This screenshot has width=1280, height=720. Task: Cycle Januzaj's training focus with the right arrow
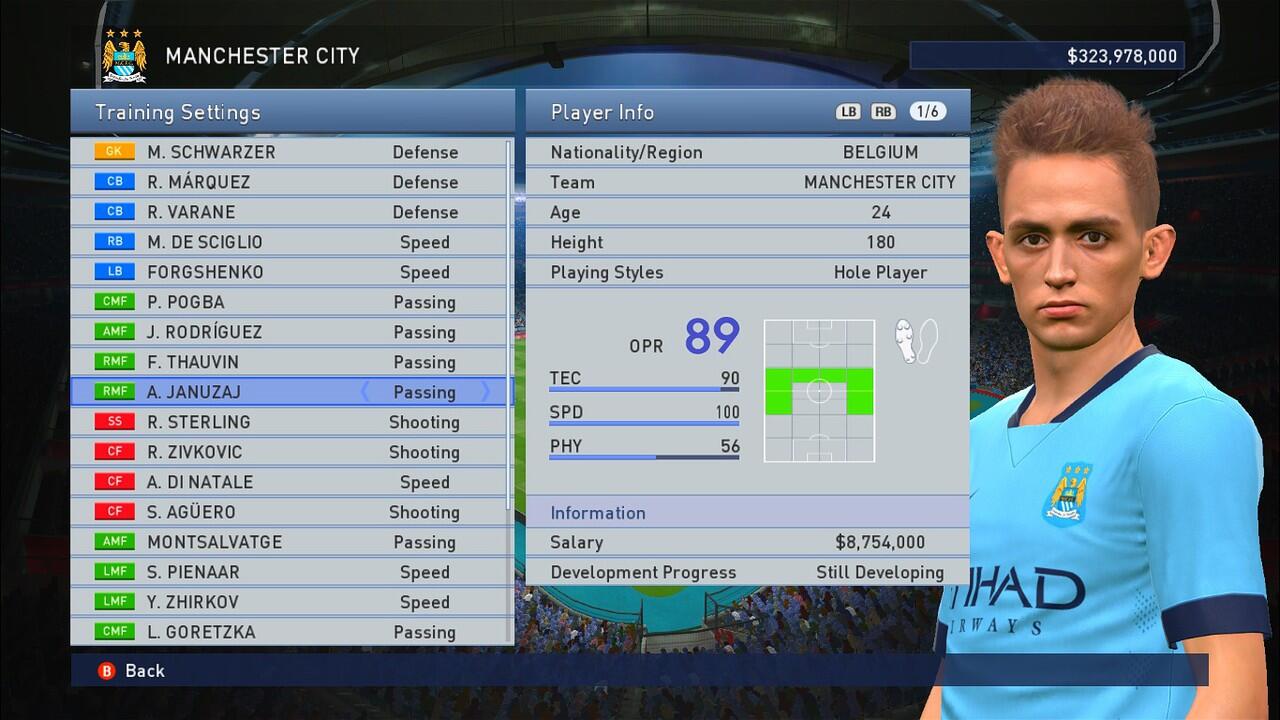486,392
